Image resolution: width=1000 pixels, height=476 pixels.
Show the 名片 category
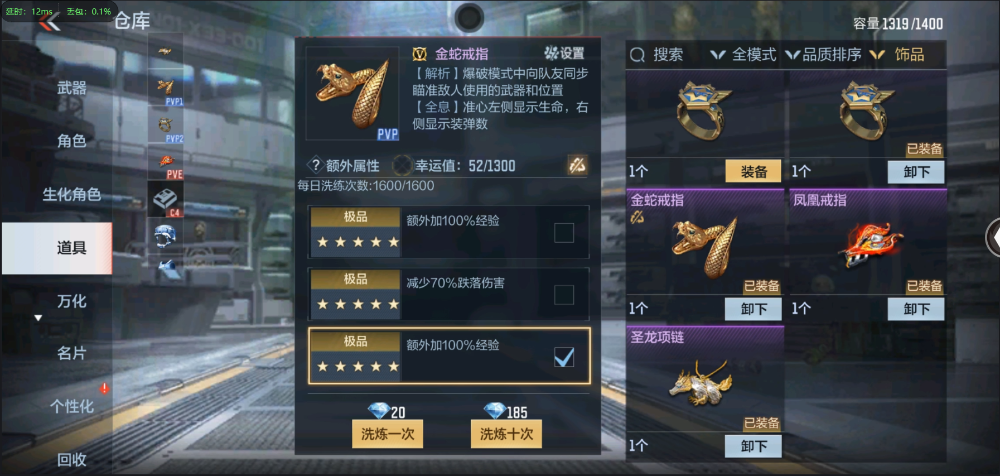pyautogui.click(x=71, y=353)
